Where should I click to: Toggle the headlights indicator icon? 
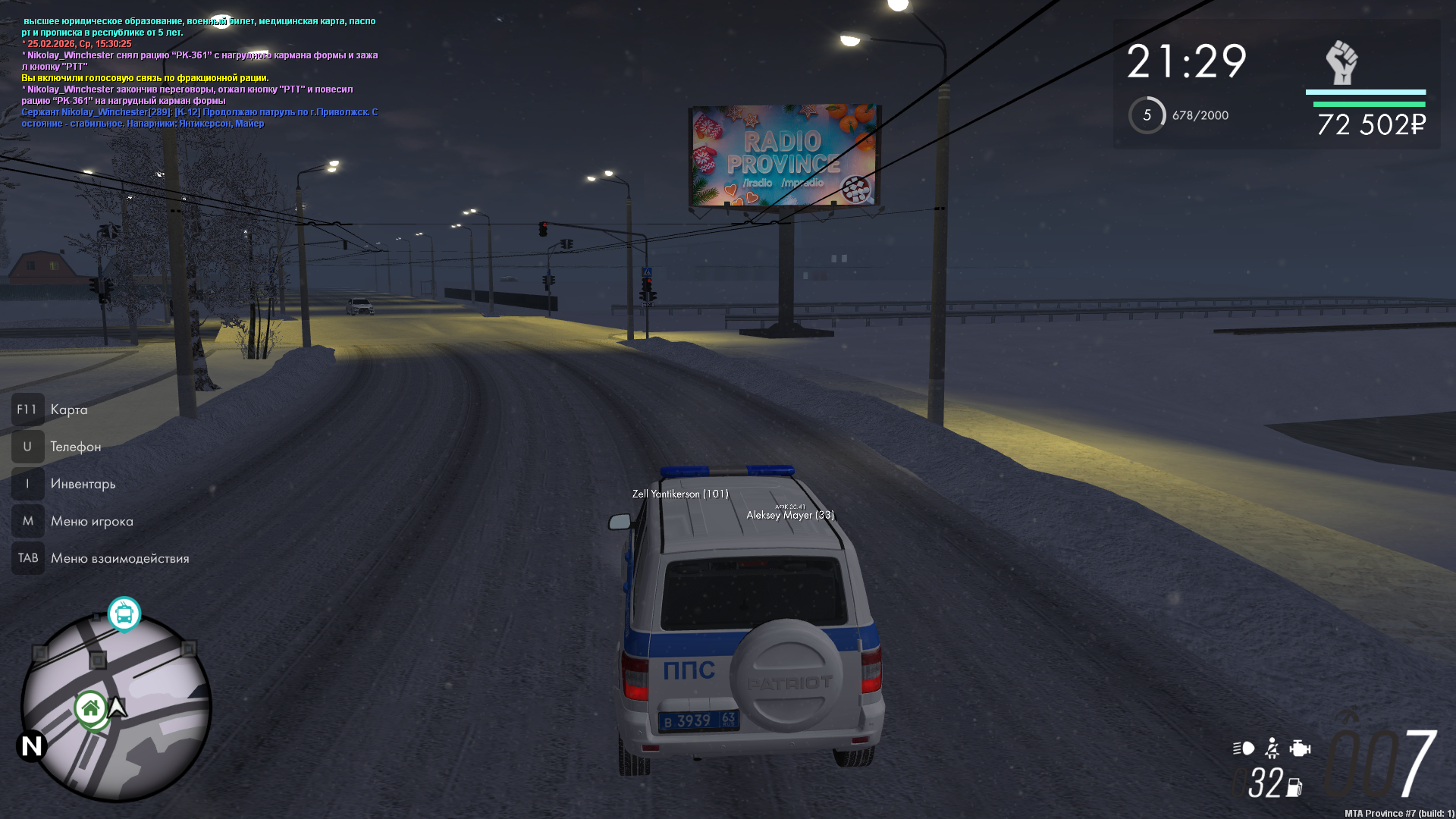1244,748
